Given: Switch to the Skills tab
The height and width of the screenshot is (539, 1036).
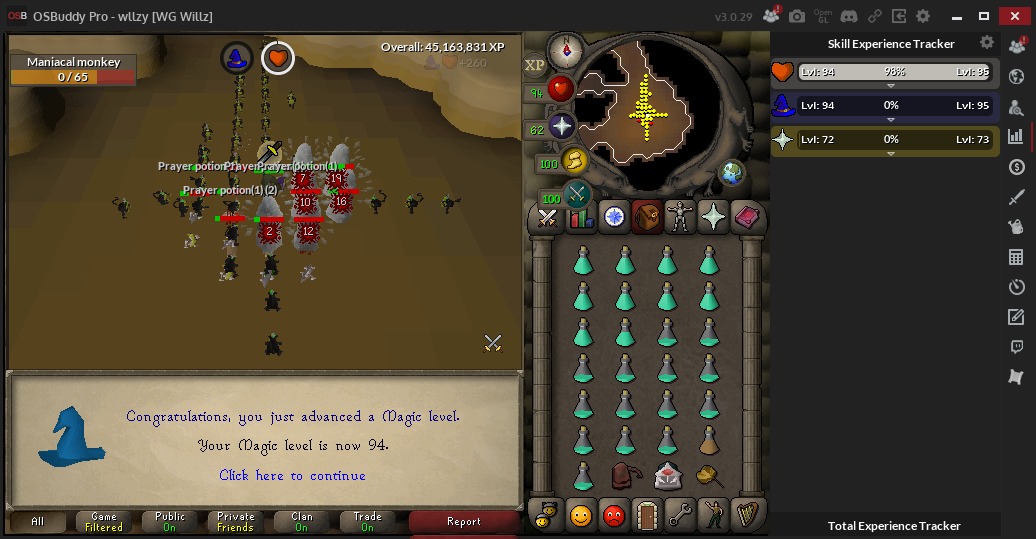Looking at the screenshot, I should tap(581, 217).
